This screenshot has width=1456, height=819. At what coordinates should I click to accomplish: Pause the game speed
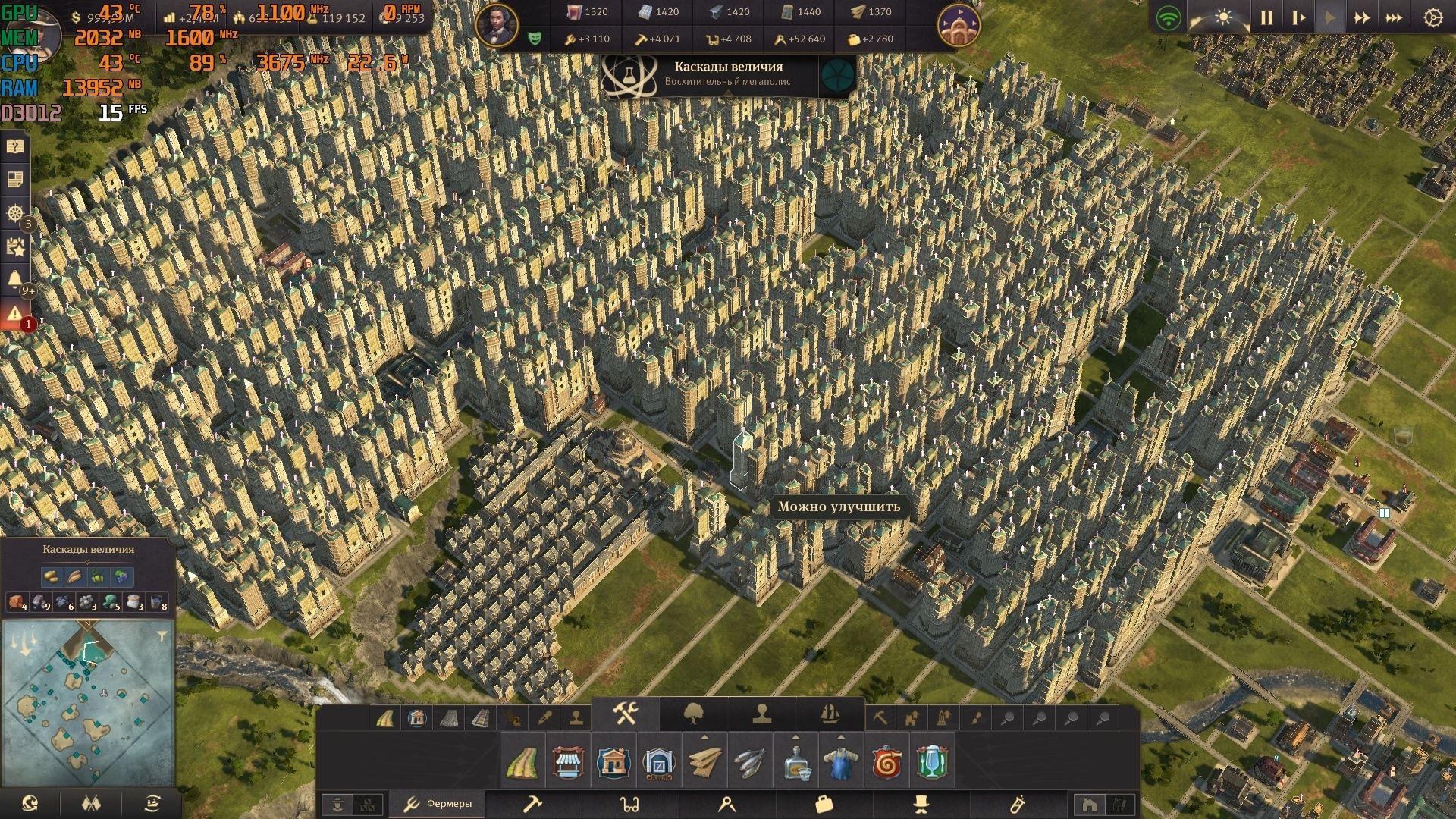coord(1266,17)
